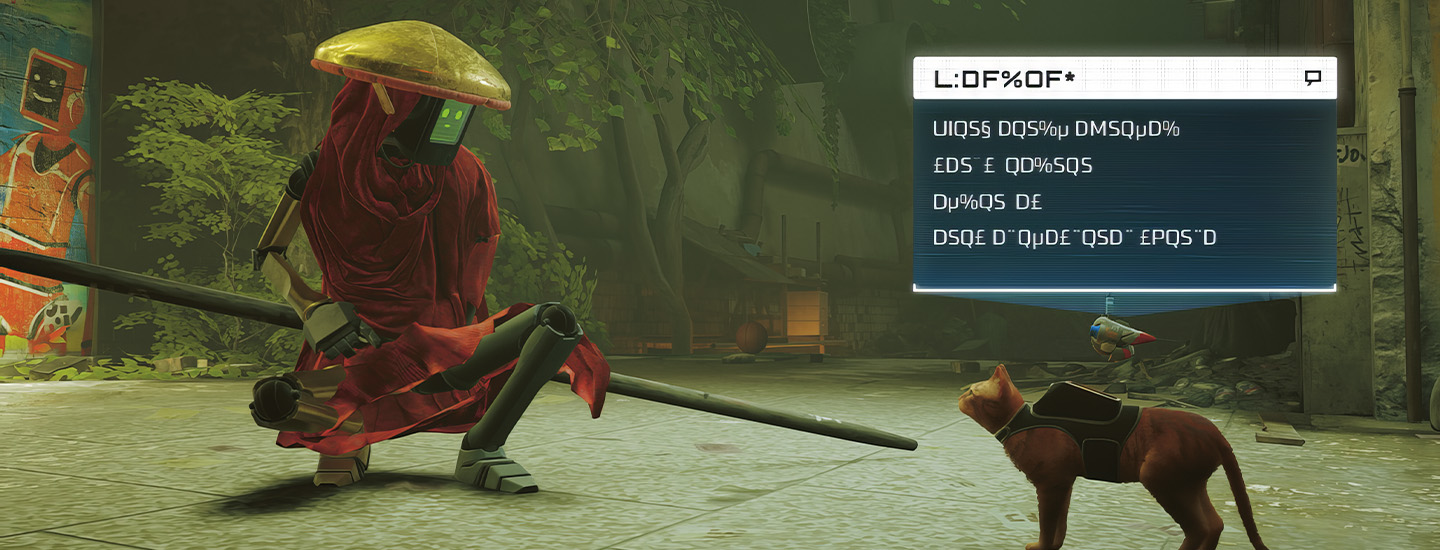
Task: Click the speech bubble icon in dialogue header
Action: (1313, 78)
